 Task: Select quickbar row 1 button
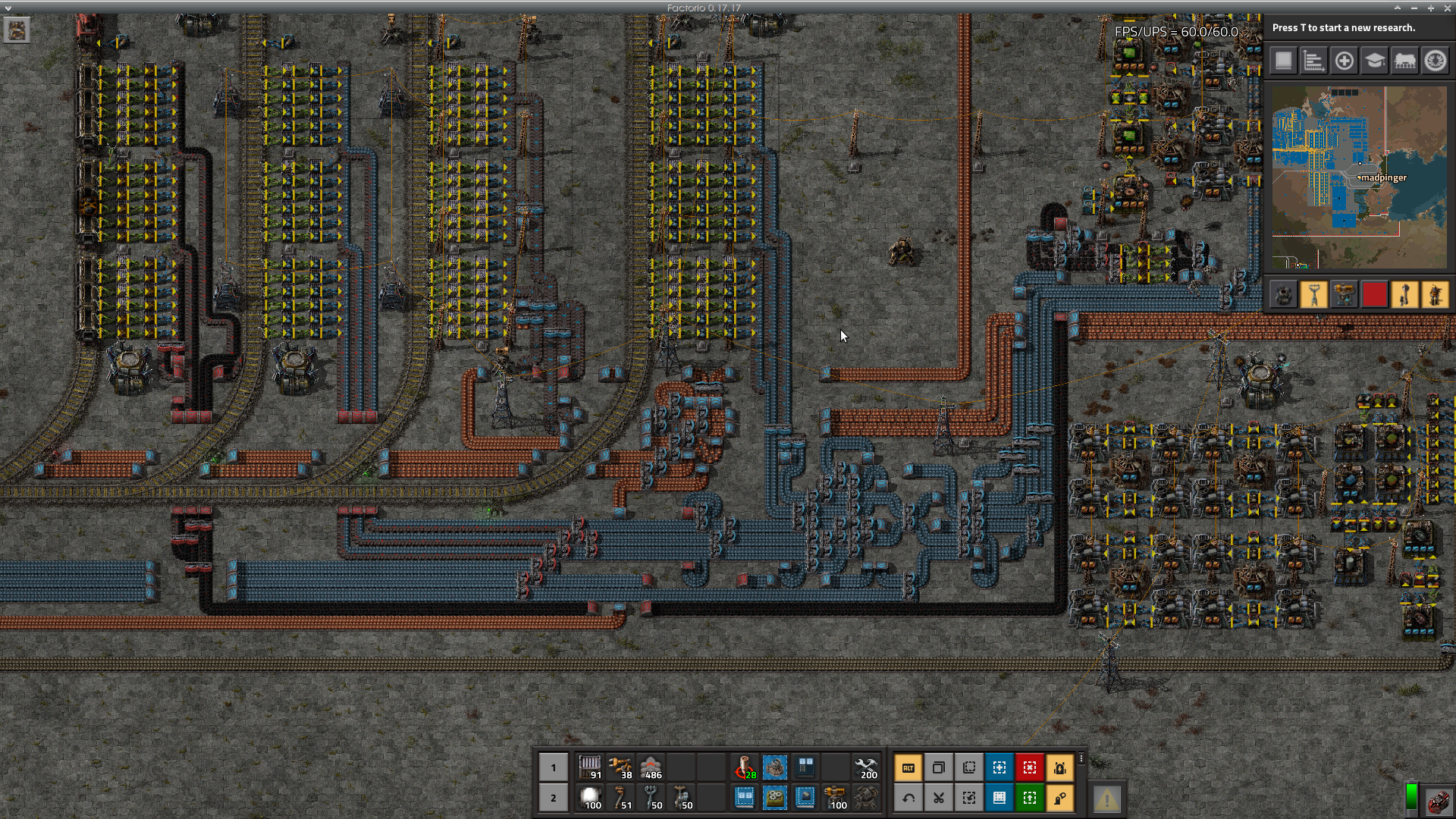pyautogui.click(x=554, y=767)
